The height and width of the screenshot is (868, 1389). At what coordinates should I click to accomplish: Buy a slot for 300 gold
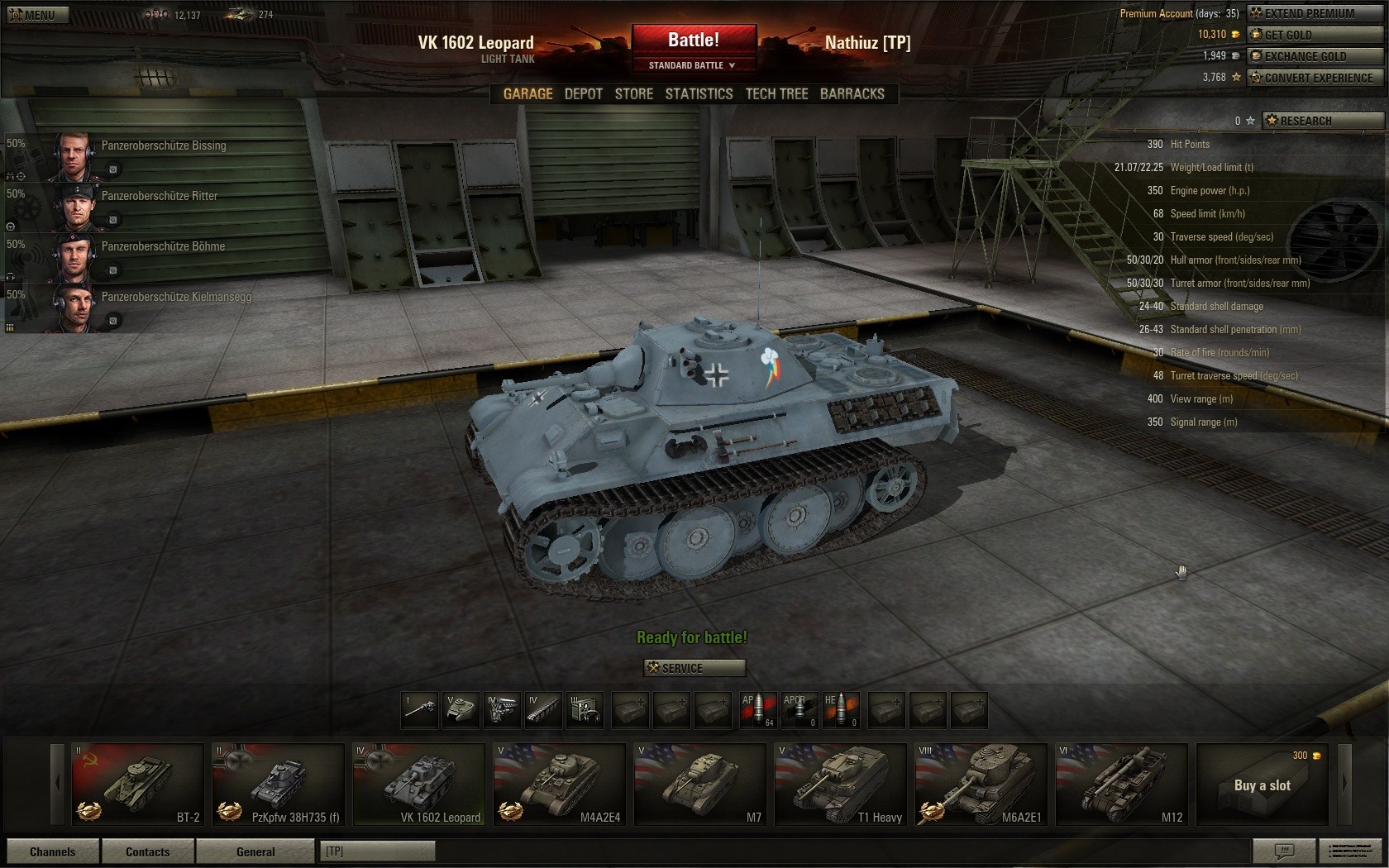1262,785
